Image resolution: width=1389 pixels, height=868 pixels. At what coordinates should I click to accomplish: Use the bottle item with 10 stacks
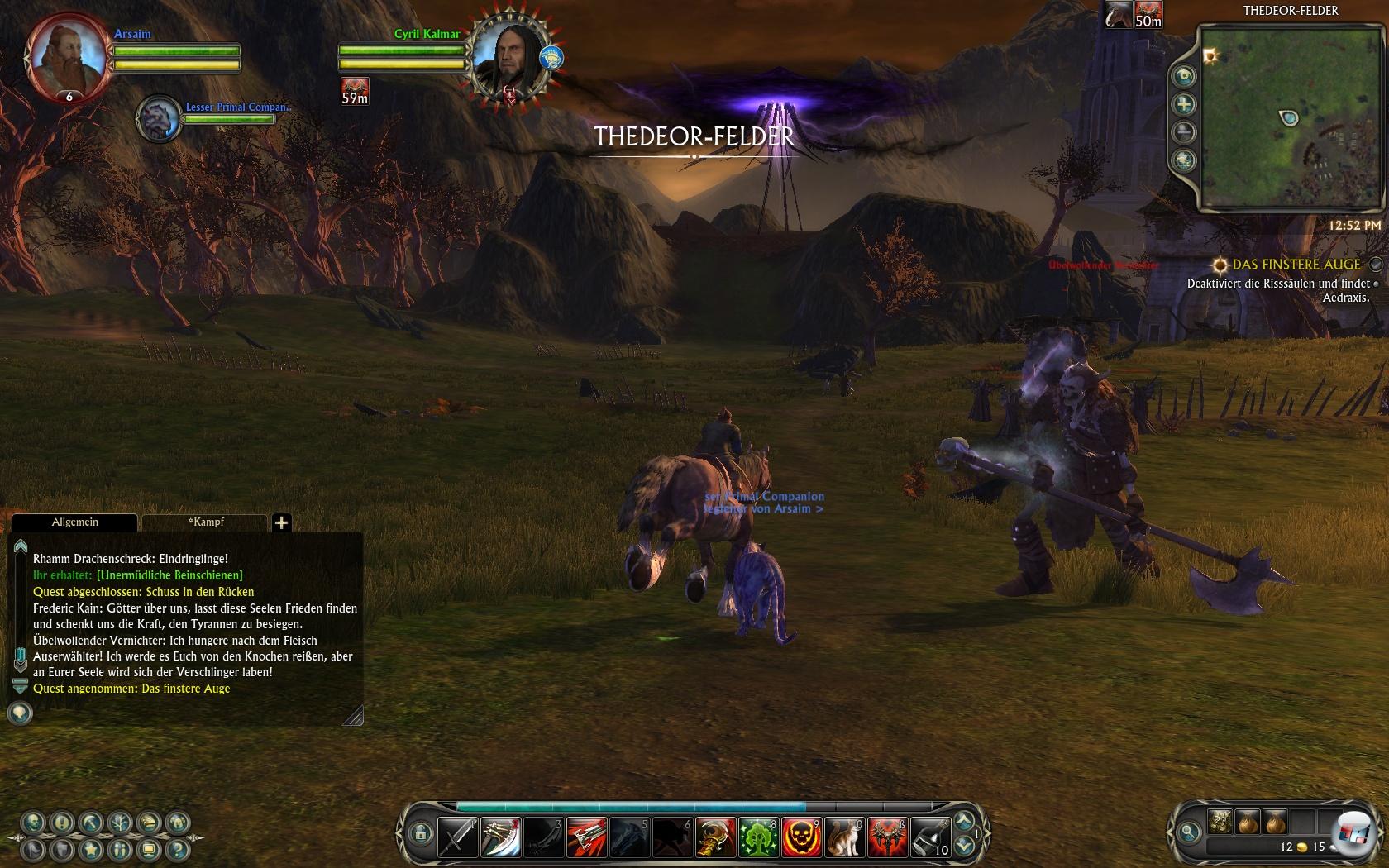(x=930, y=837)
